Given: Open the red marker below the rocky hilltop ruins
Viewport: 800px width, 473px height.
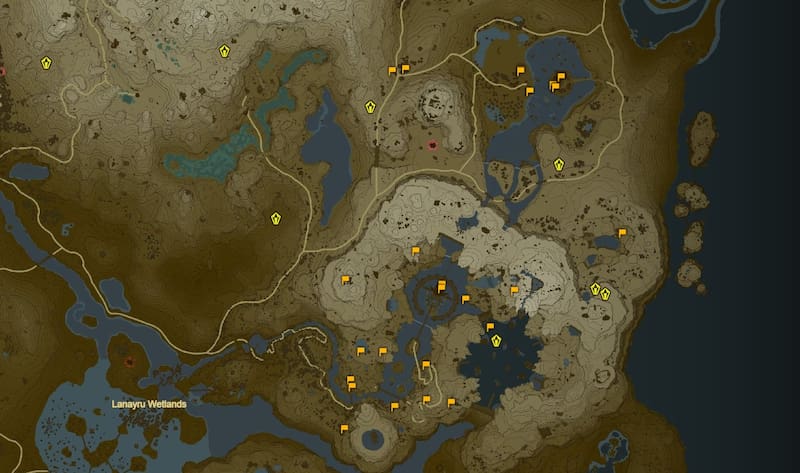Looking at the screenshot, I should [432, 145].
